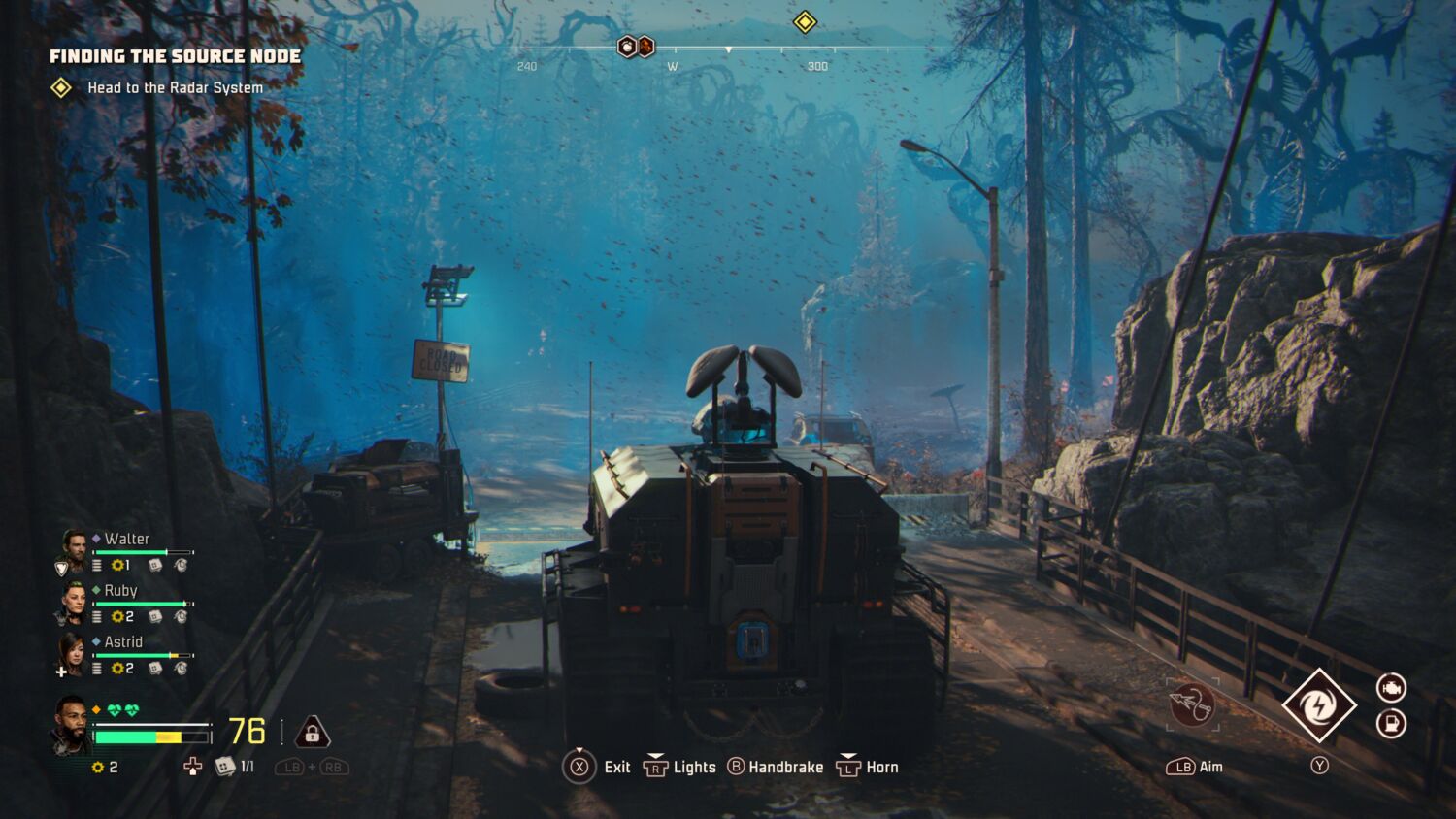Select the Finding the Source Node quest title
This screenshot has height=819, width=1456.
(175, 56)
